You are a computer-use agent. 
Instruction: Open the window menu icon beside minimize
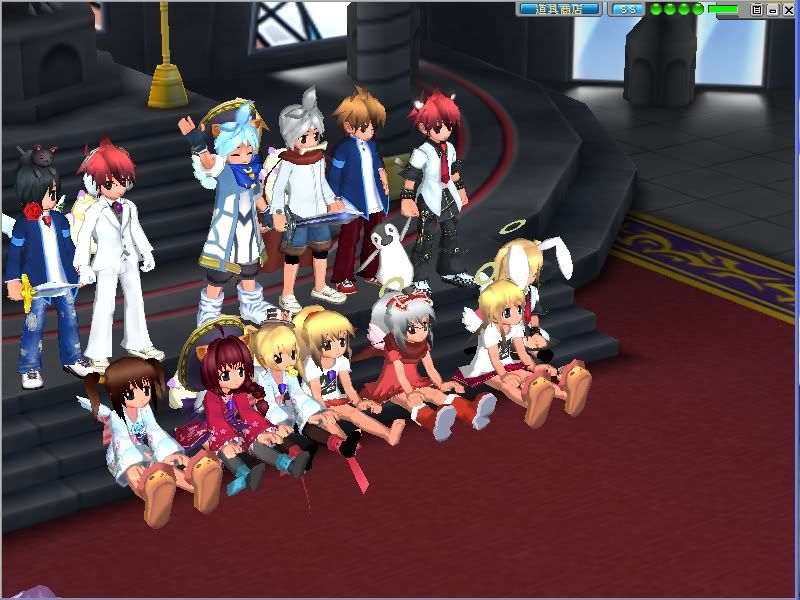click(x=757, y=9)
